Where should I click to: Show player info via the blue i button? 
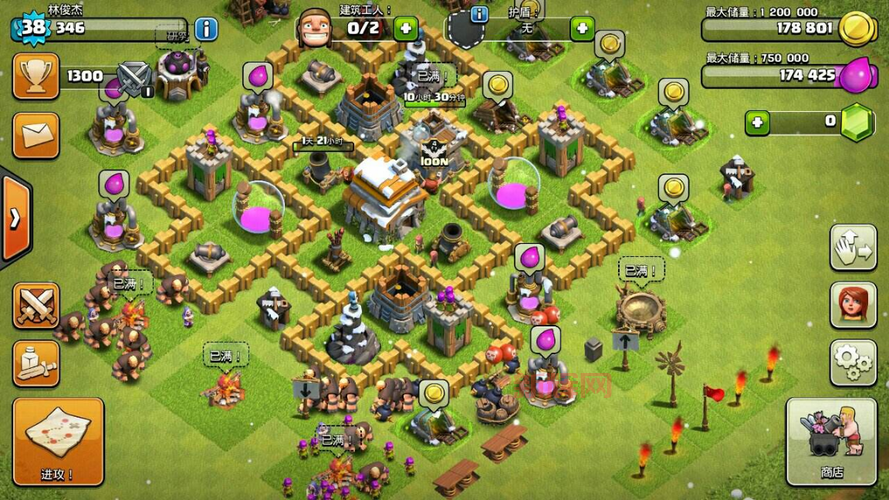click(207, 28)
